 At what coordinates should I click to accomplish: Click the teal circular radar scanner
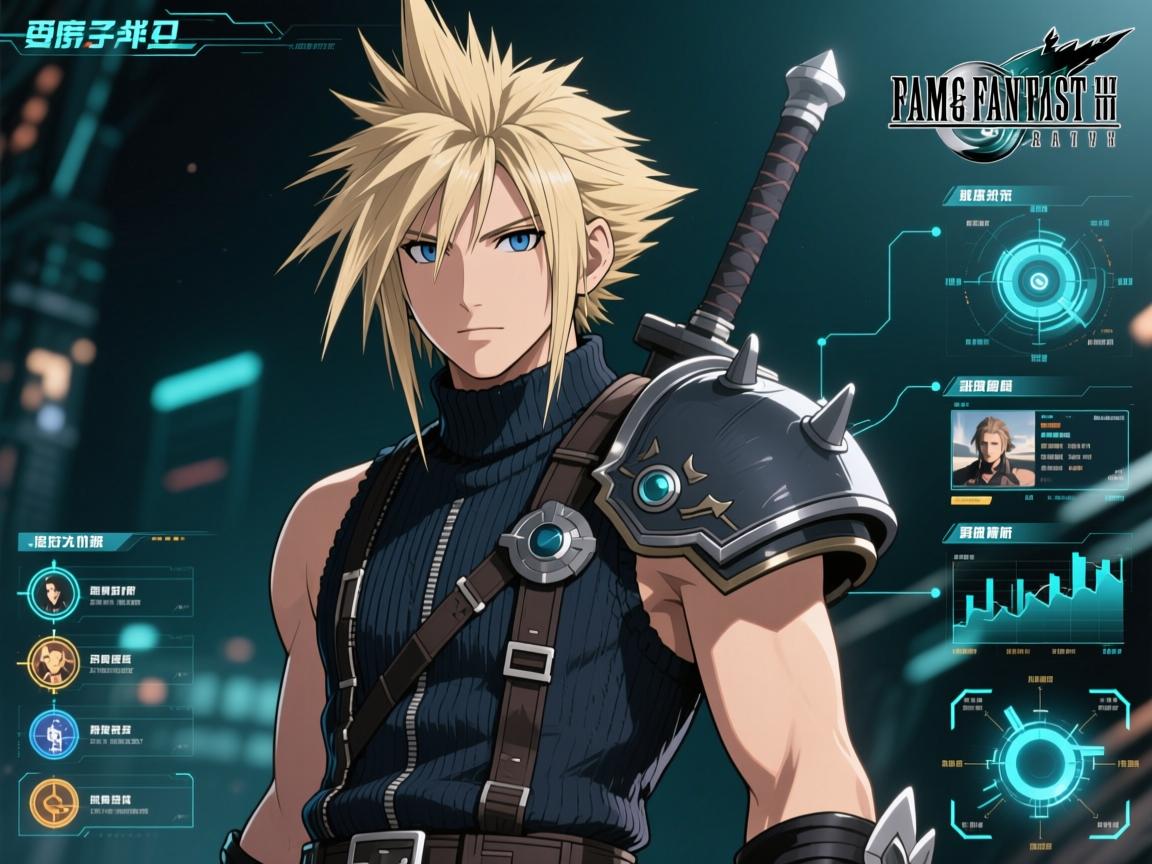[x=1038, y=281]
